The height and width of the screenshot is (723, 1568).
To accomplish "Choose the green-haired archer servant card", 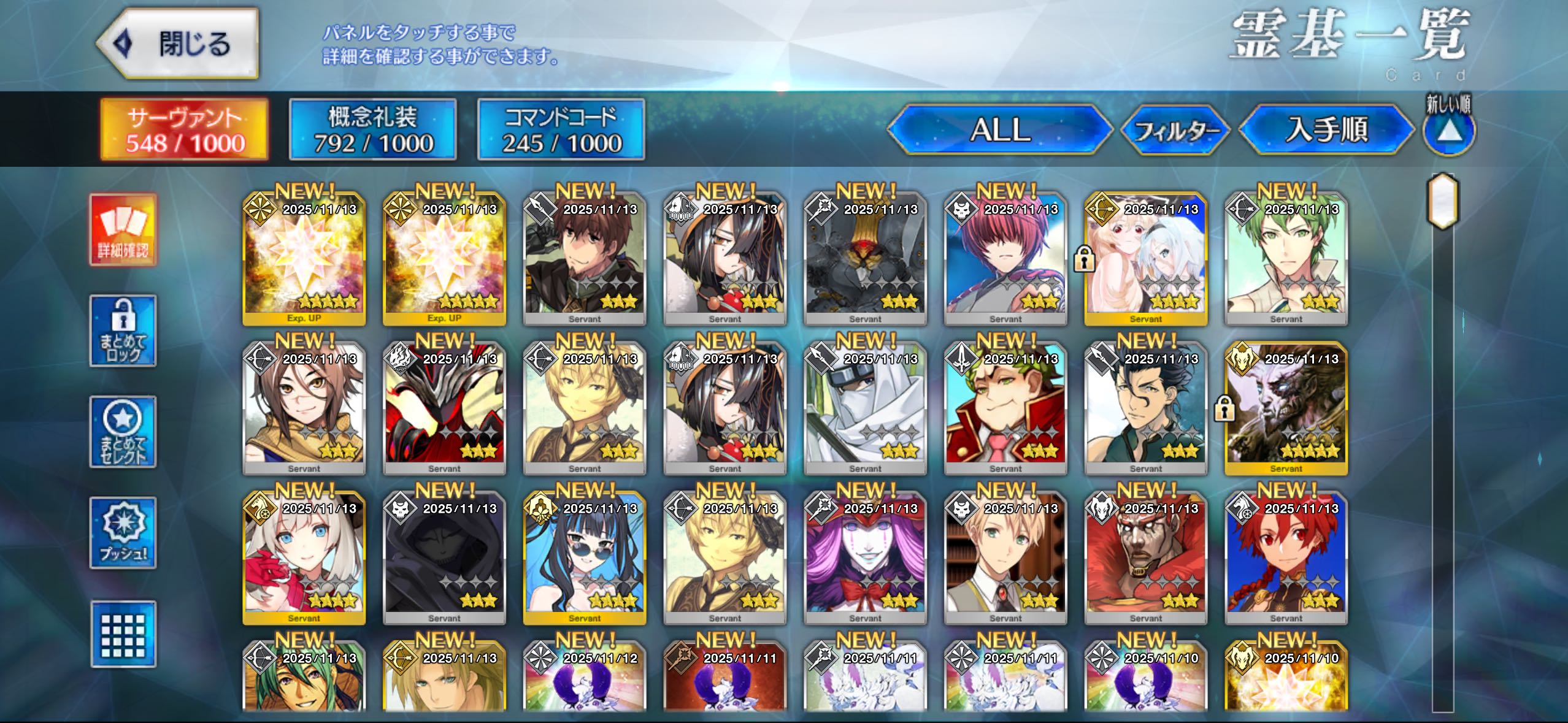I will pos(1286,258).
